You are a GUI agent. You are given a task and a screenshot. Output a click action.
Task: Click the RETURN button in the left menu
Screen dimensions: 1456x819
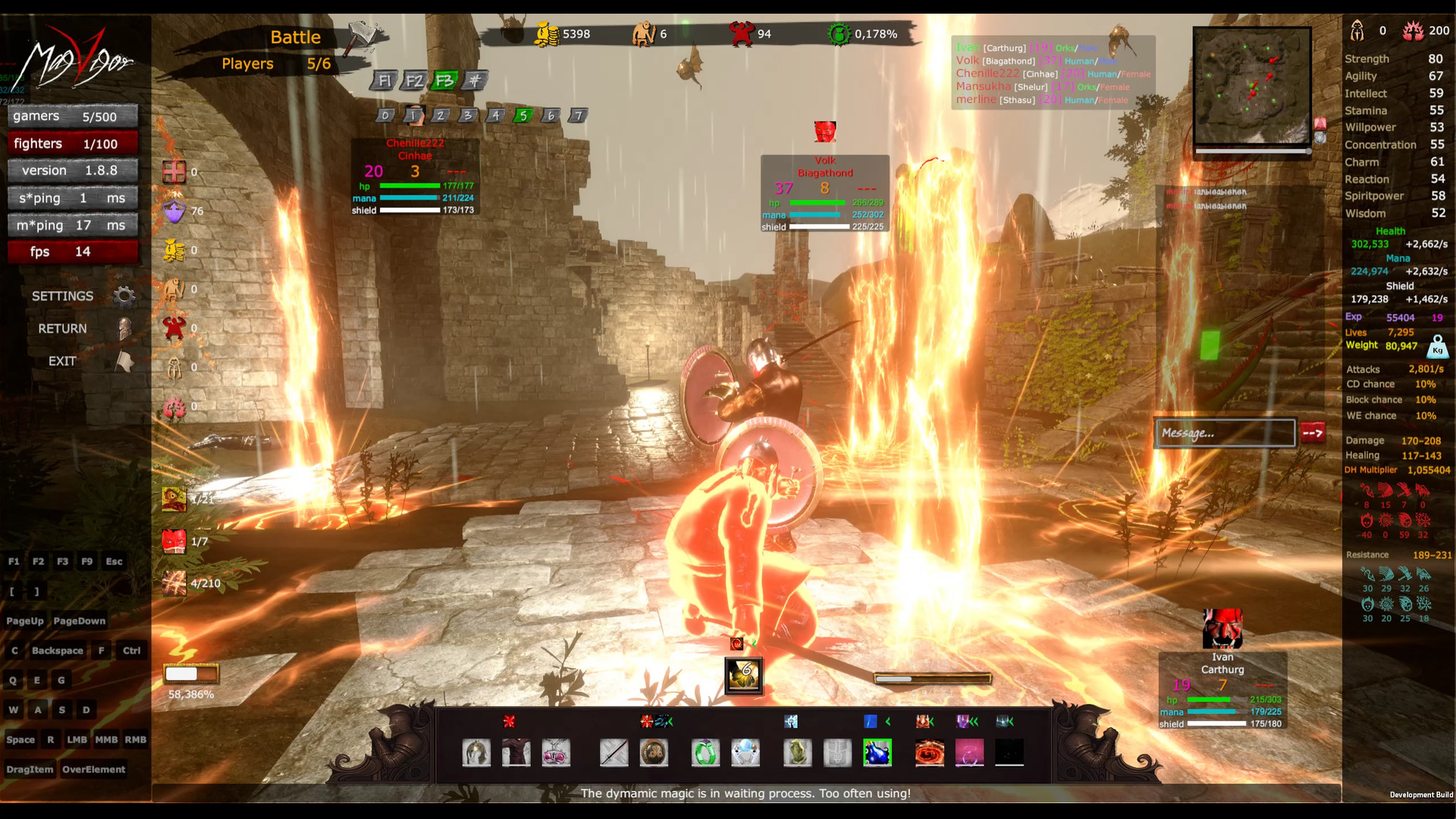click(x=61, y=328)
